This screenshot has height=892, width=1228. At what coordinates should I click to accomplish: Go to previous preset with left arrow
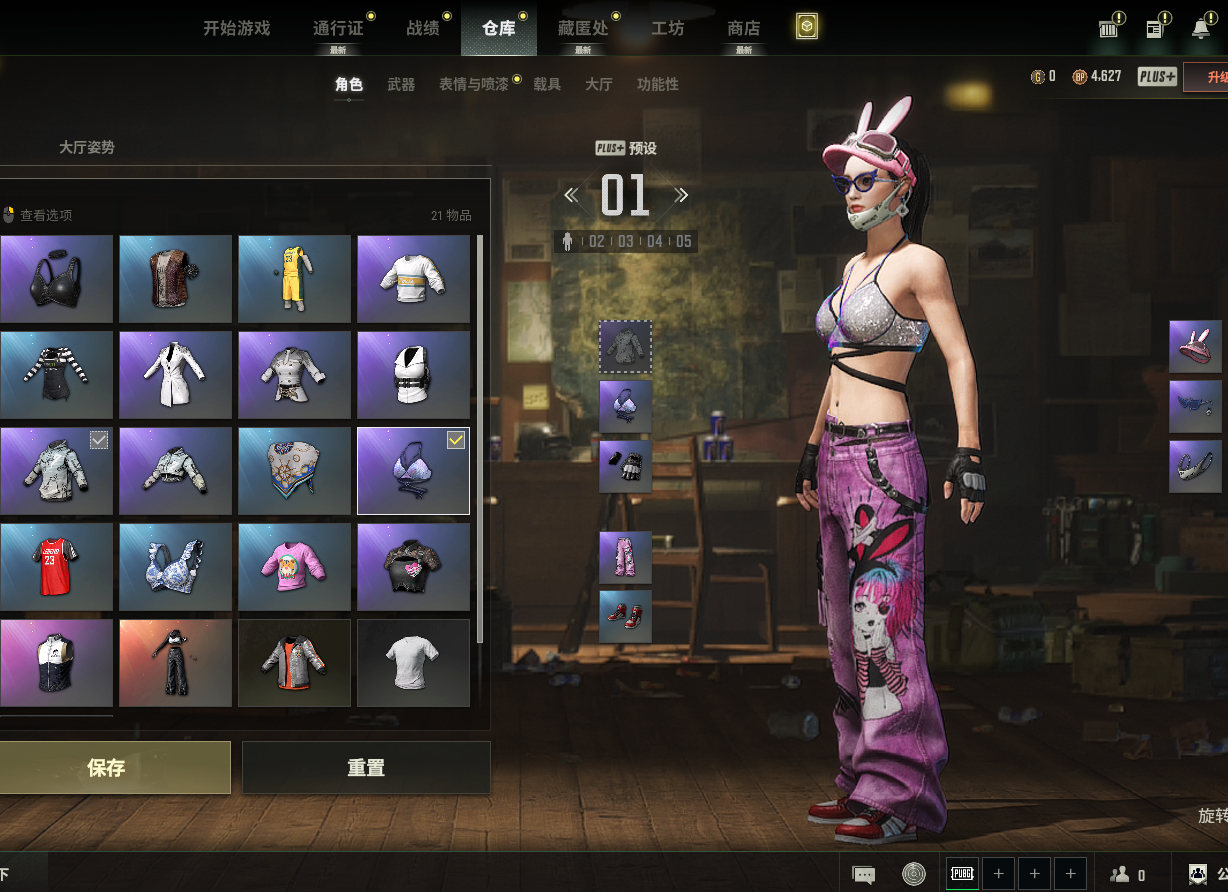coord(571,195)
